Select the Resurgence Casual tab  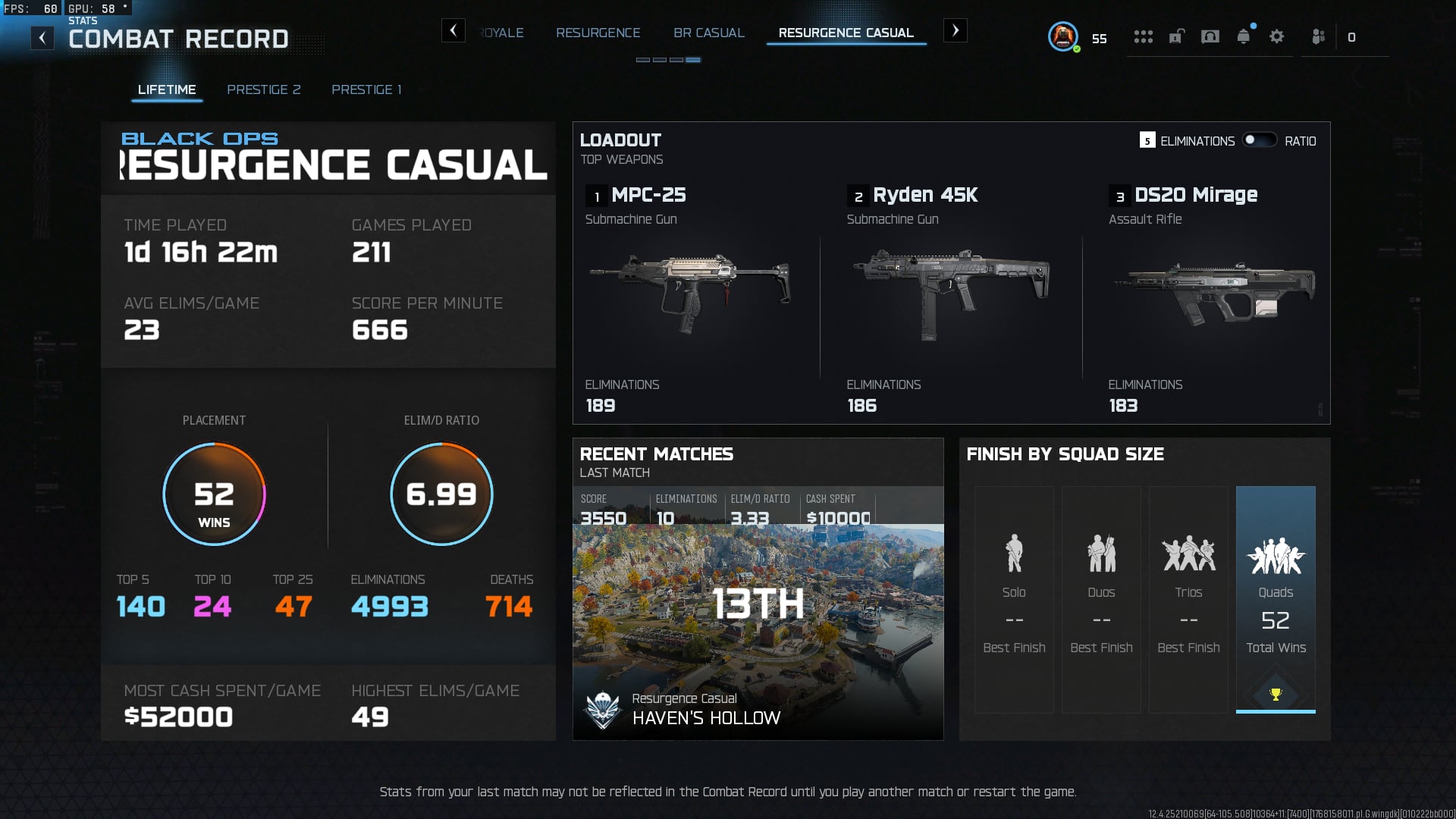[846, 33]
